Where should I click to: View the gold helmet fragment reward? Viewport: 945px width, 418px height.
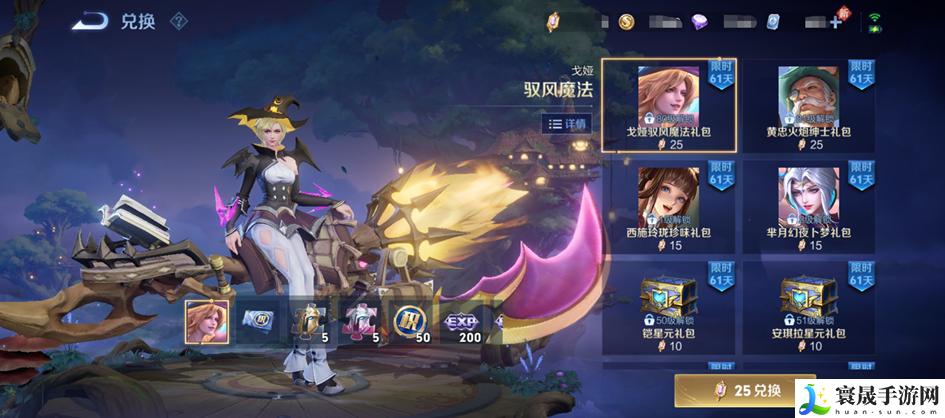click(x=309, y=320)
